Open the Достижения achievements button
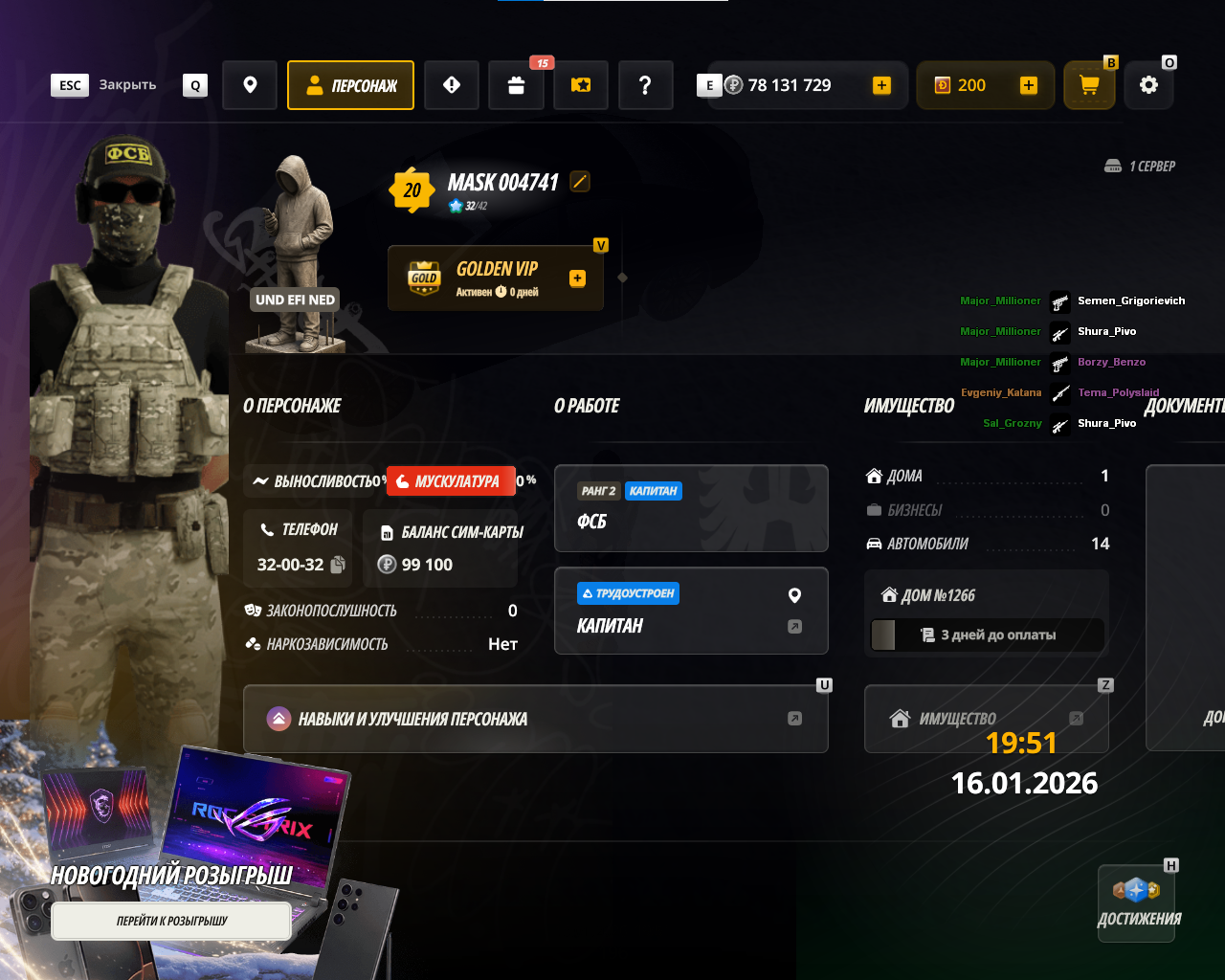 click(x=1137, y=903)
